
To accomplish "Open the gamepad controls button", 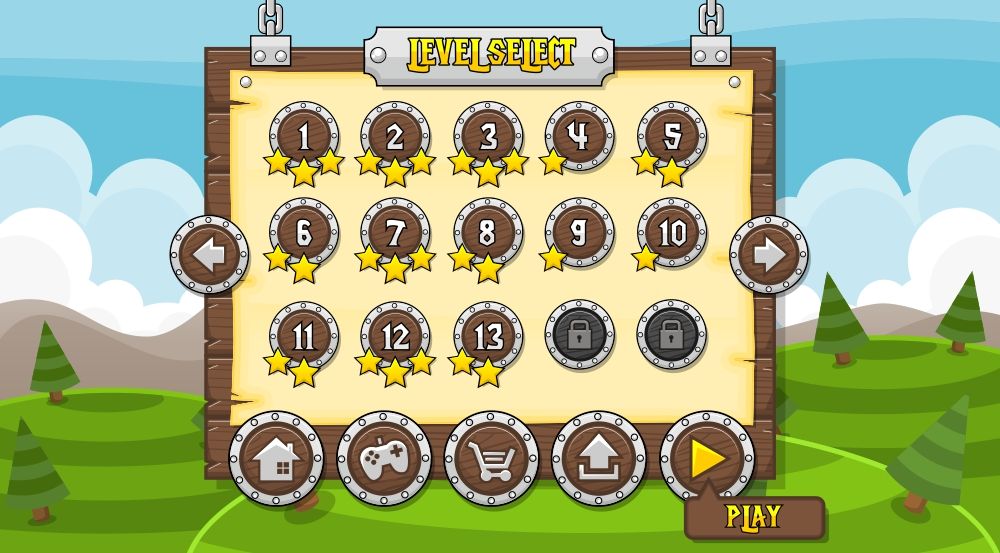I will 384,459.
